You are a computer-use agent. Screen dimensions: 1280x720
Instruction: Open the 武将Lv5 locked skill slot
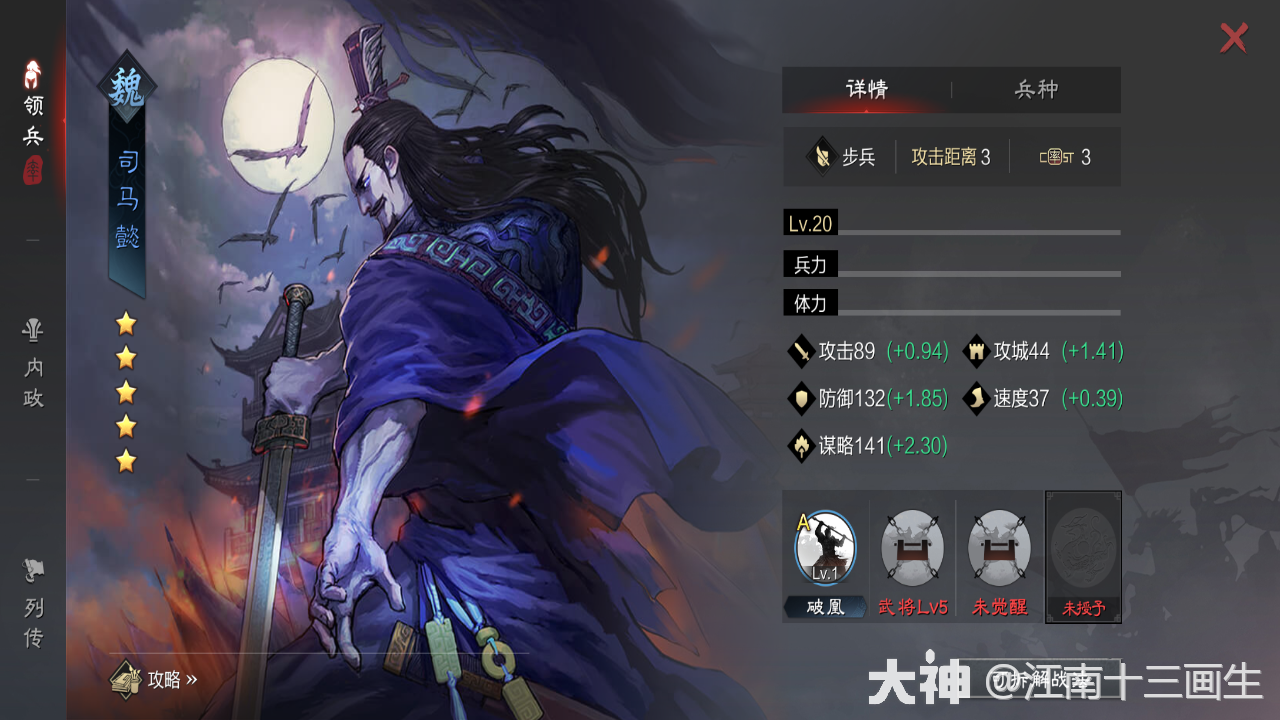tap(912, 546)
